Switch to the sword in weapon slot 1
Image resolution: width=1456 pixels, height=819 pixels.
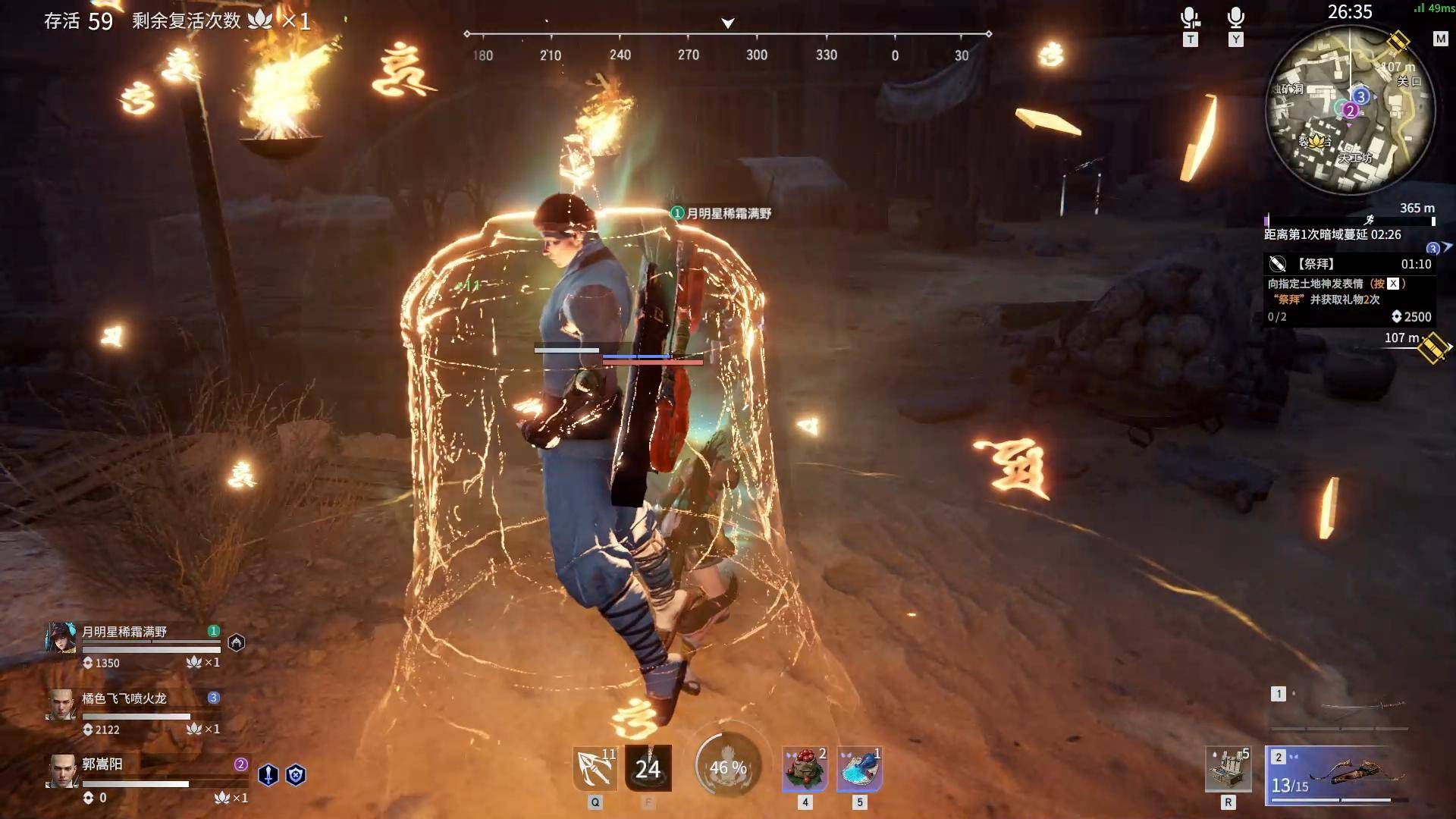tap(1339, 708)
